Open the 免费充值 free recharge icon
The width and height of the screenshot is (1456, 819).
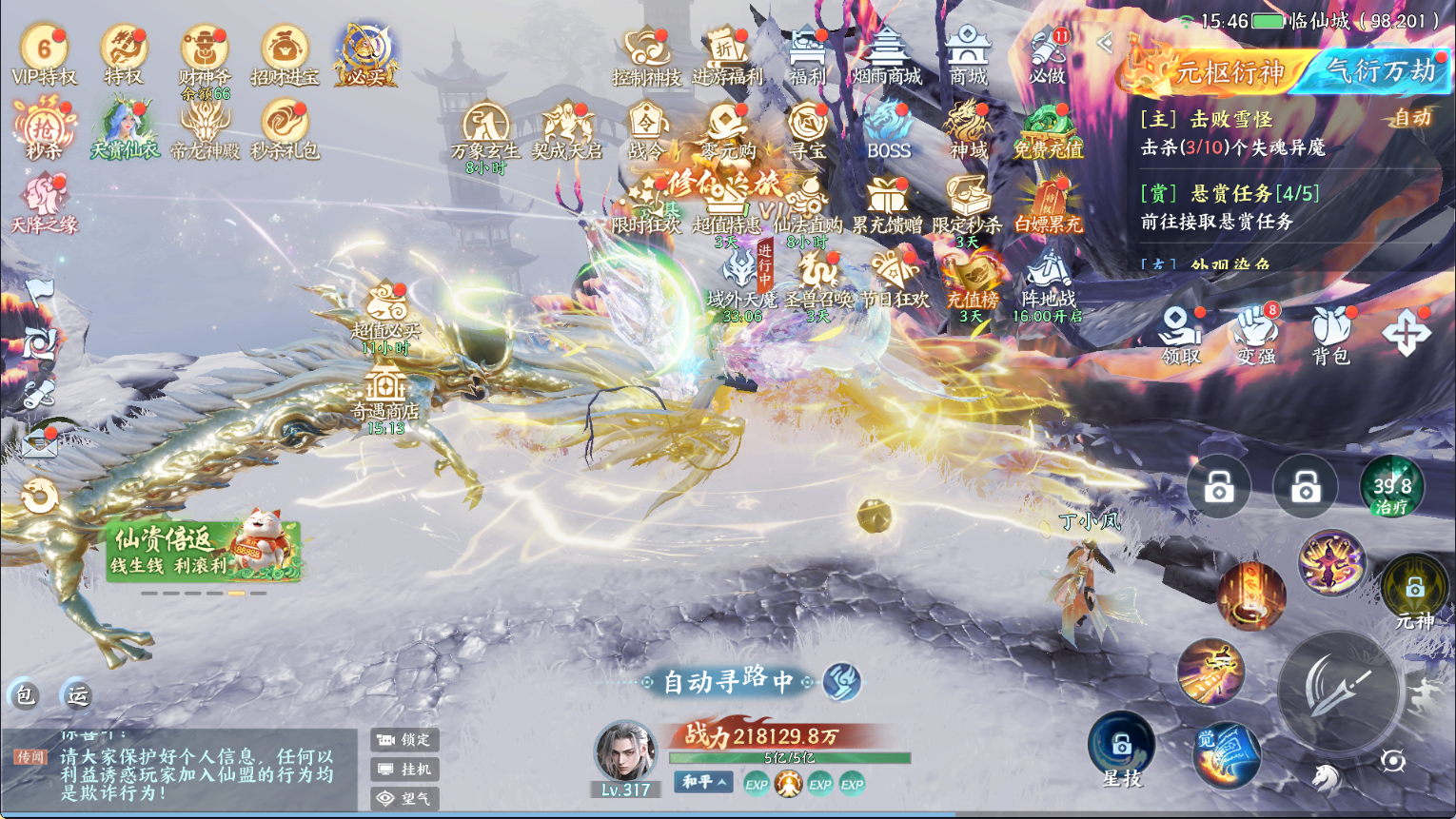[1048, 129]
